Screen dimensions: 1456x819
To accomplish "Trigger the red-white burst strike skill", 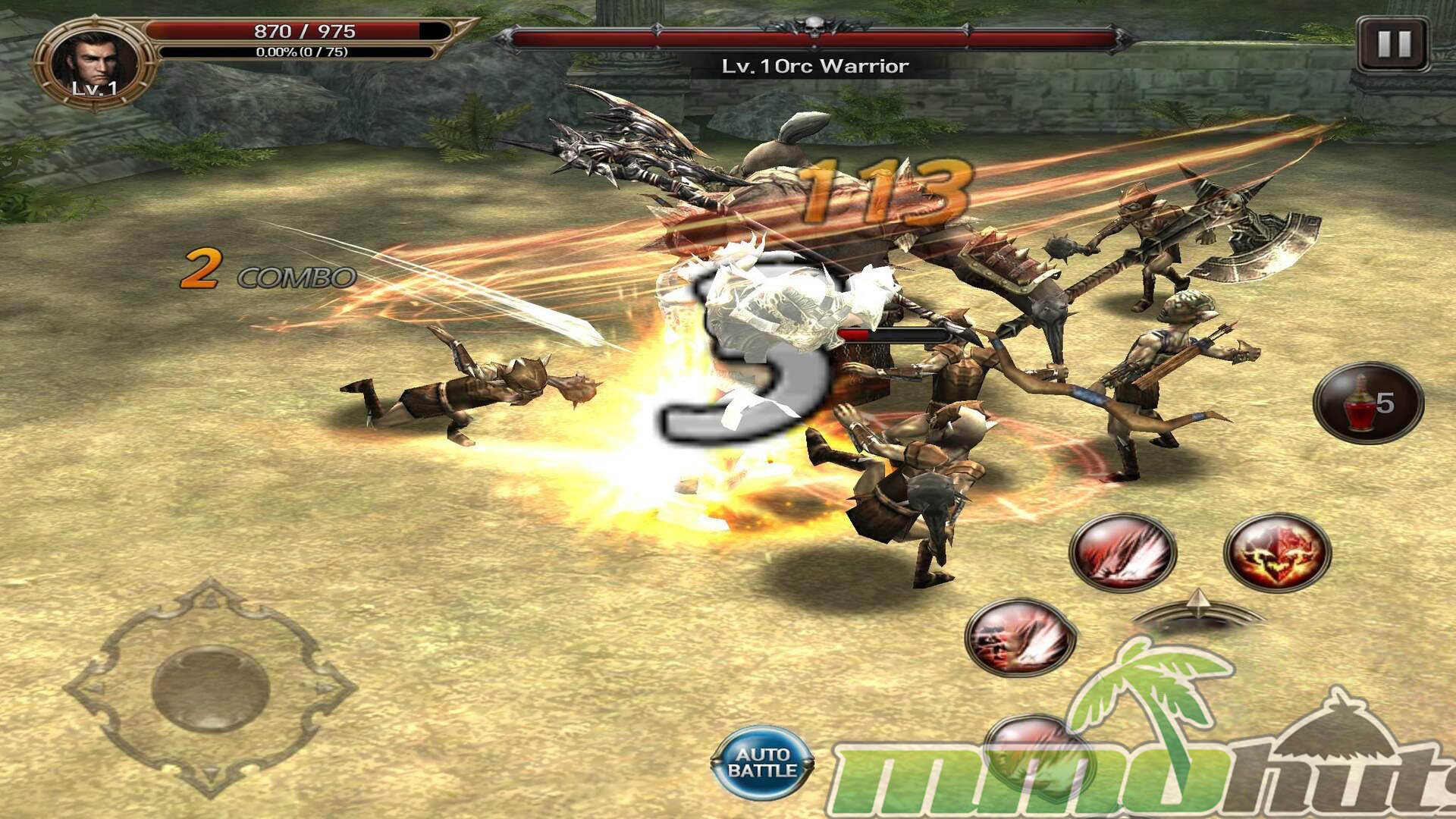I will (1021, 638).
